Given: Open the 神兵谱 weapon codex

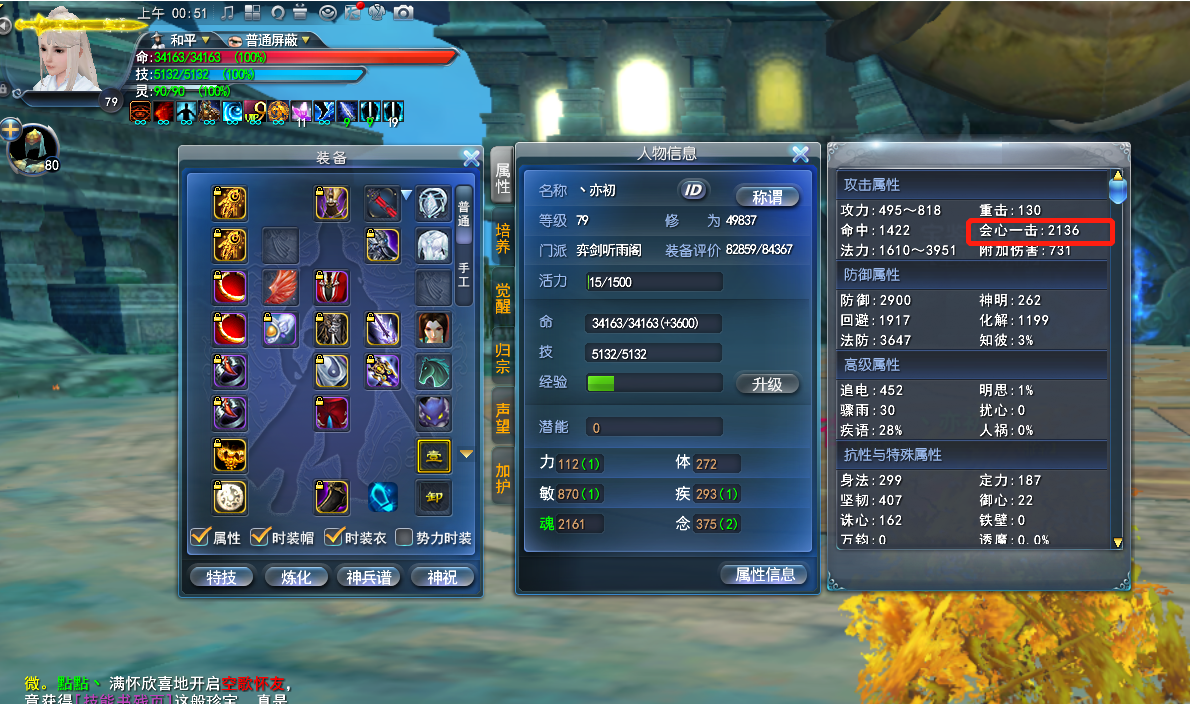Looking at the screenshot, I should click(368, 576).
